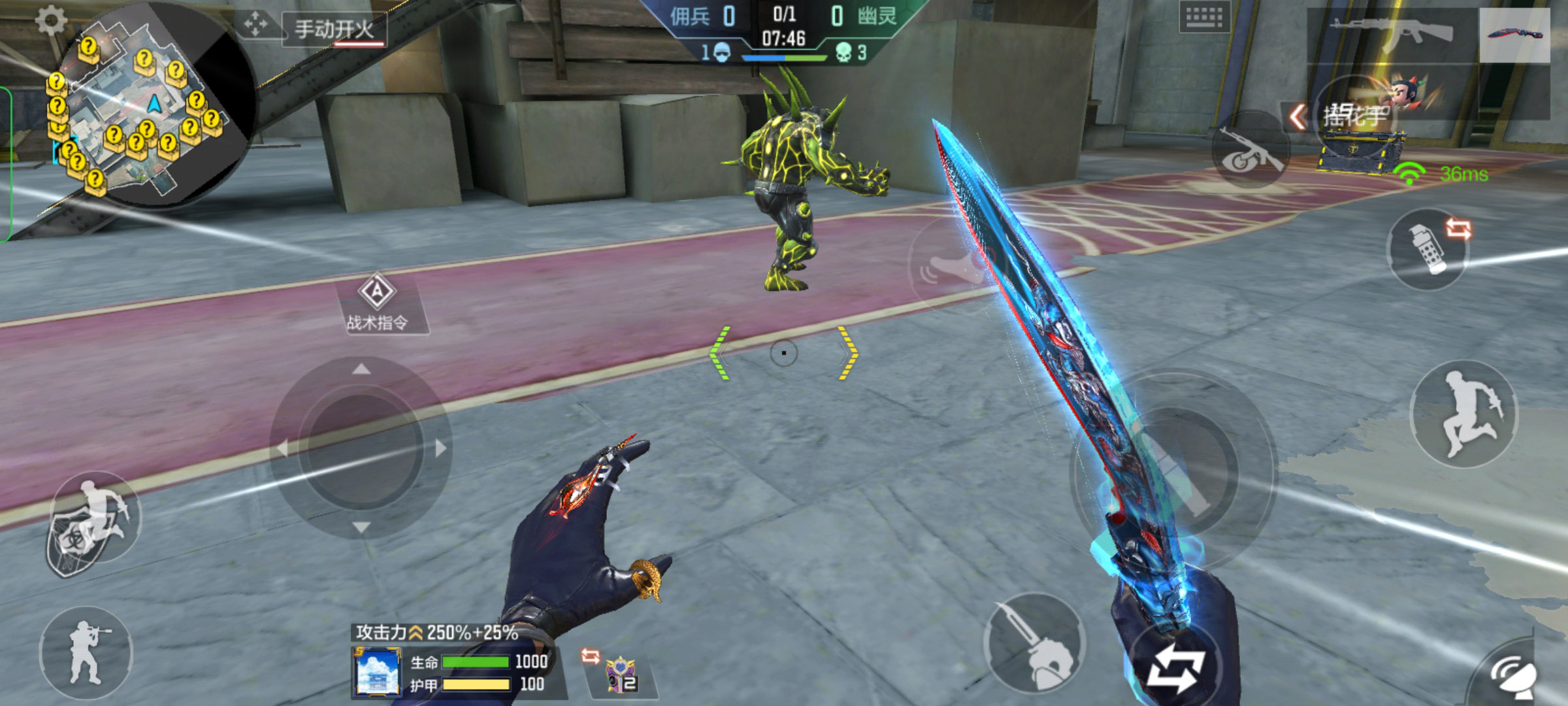Tap the player avatar portrait
The image size is (1568, 706).
[377, 672]
